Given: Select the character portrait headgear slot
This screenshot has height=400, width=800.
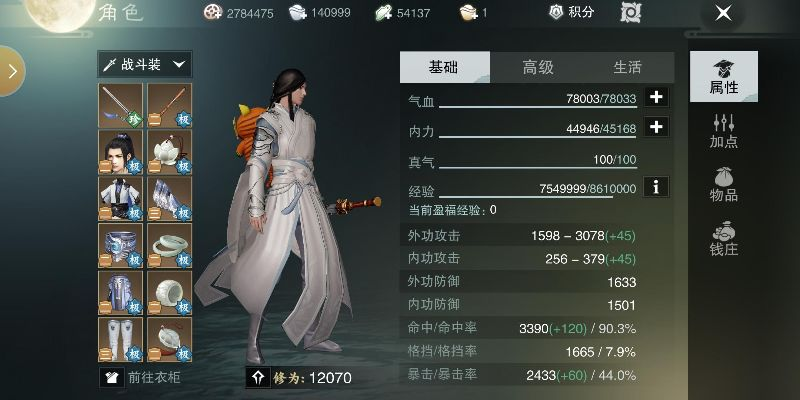Looking at the screenshot, I should pos(121,151).
